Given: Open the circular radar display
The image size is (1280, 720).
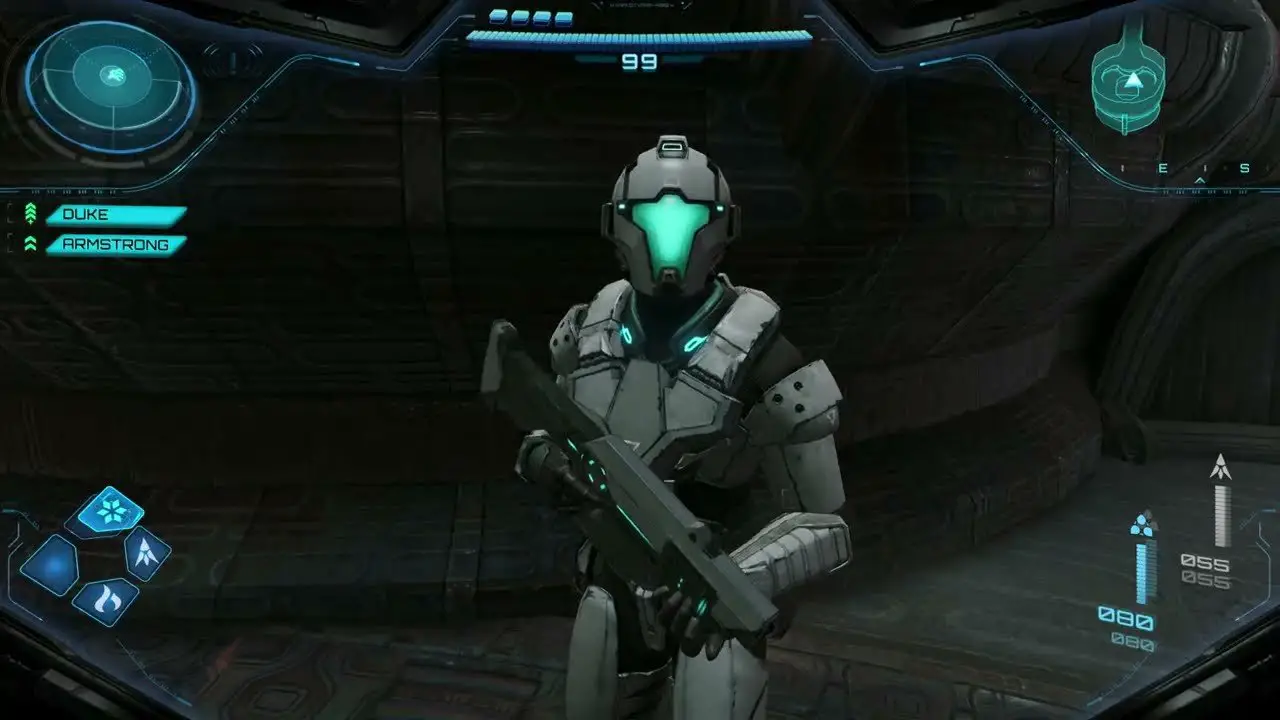Looking at the screenshot, I should 111,88.
